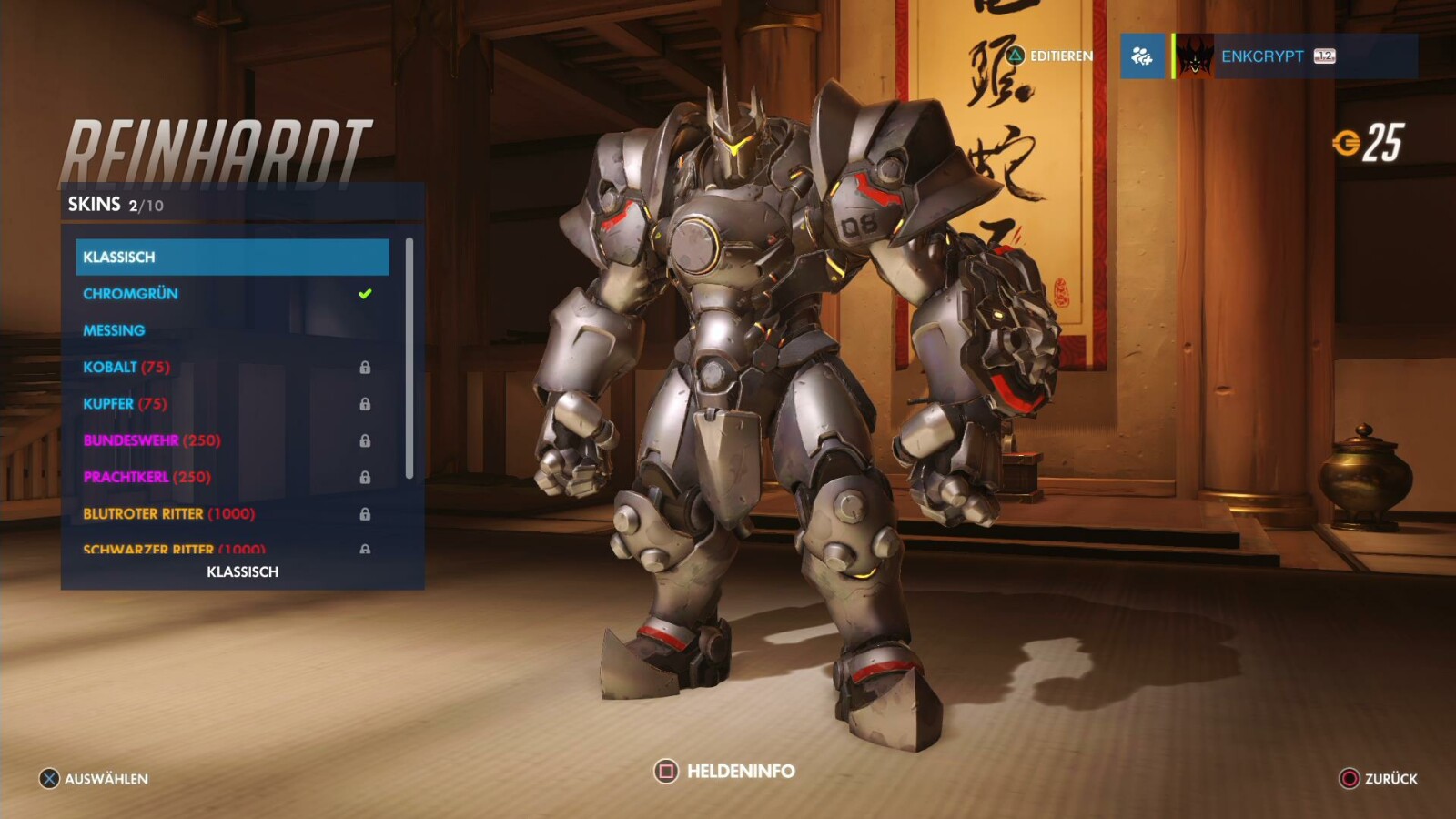The image size is (1456, 819).
Task: Select the MESSING skin
Action: pyautogui.click(x=114, y=330)
